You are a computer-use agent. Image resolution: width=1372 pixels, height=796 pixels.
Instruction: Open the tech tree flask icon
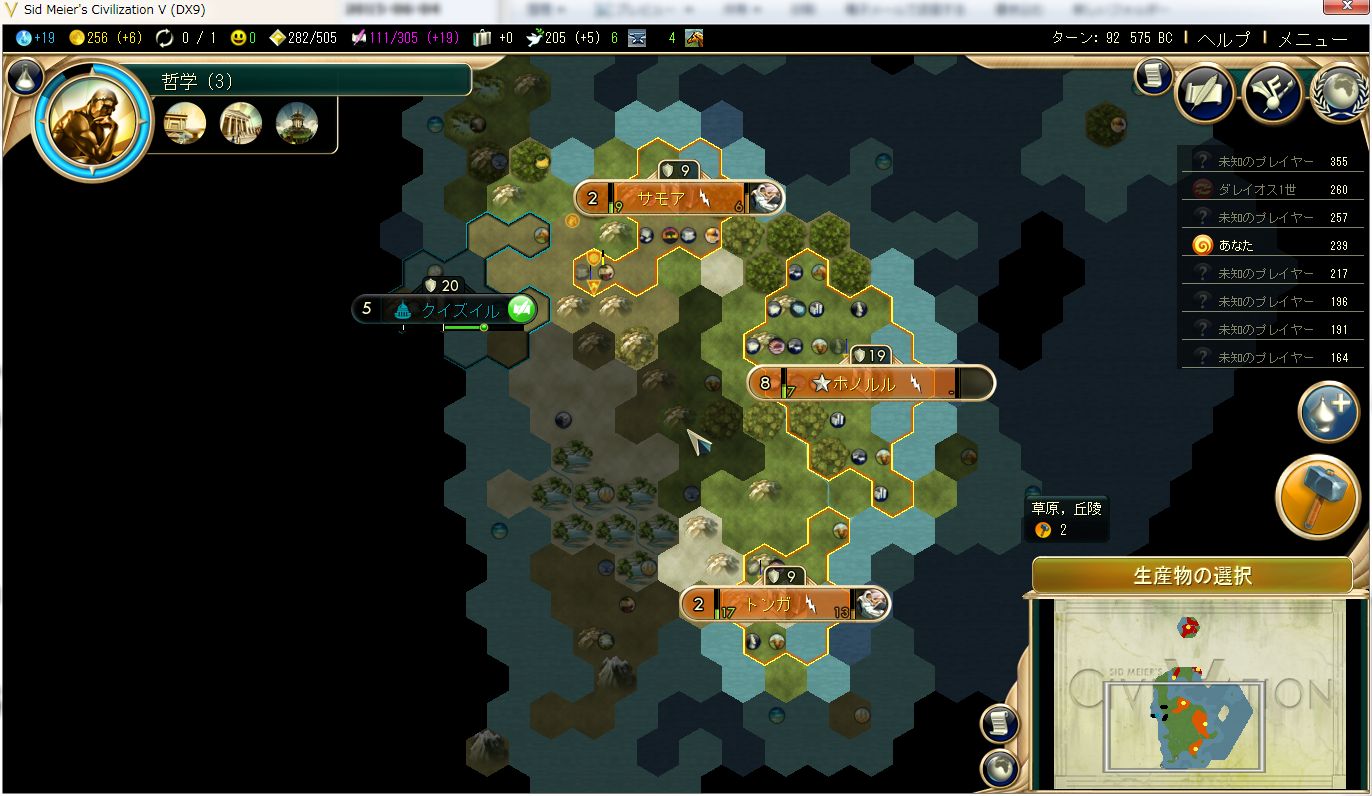tap(25, 76)
